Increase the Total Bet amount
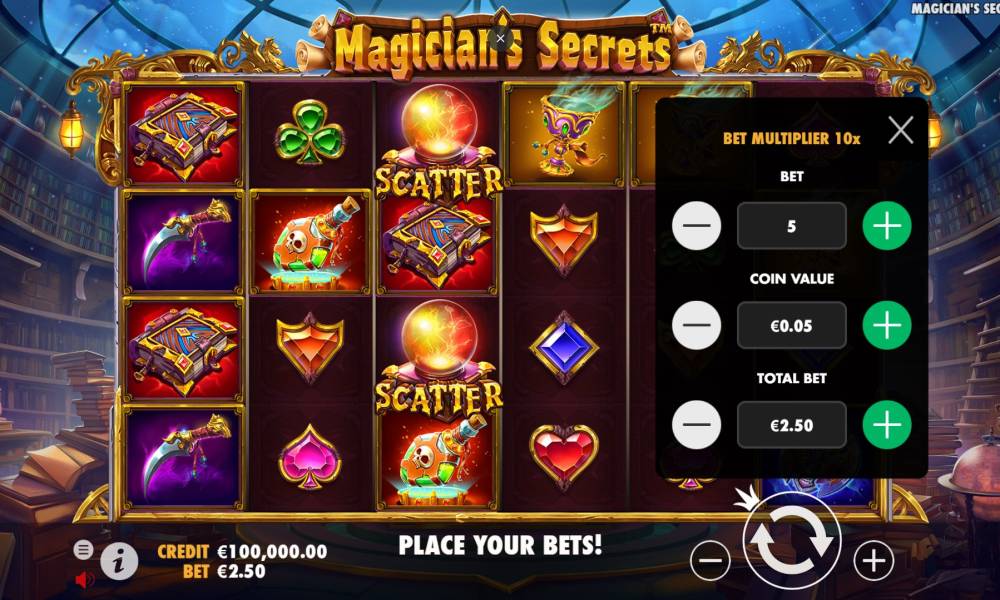1000x600 pixels. [x=887, y=426]
